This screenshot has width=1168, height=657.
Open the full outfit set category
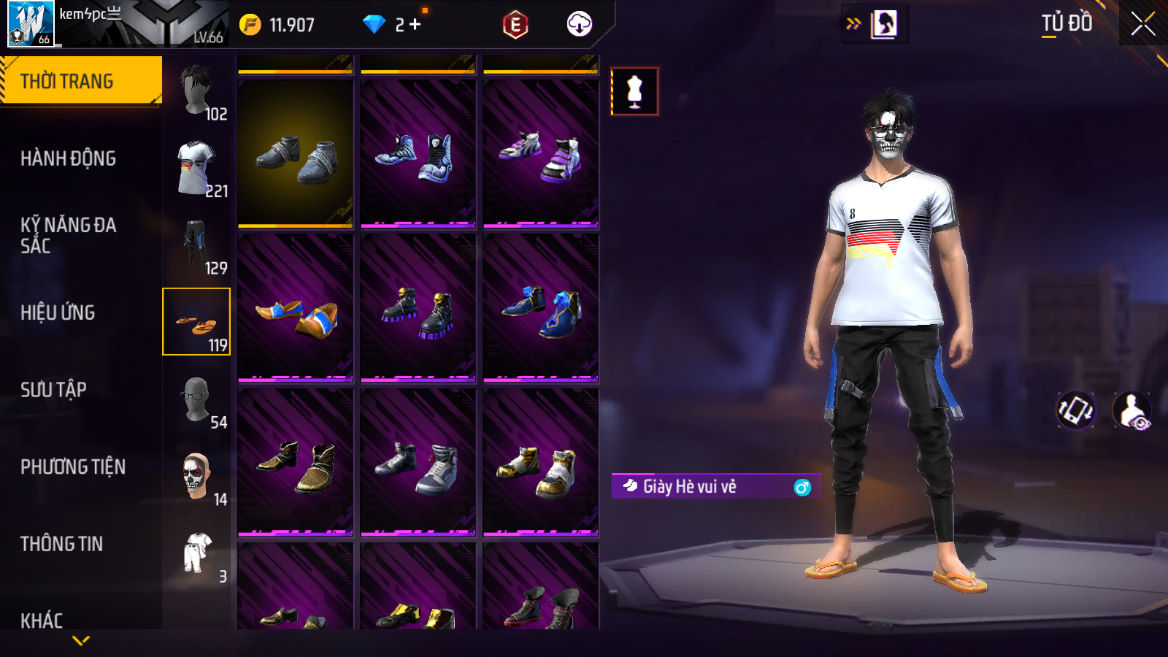click(197, 553)
